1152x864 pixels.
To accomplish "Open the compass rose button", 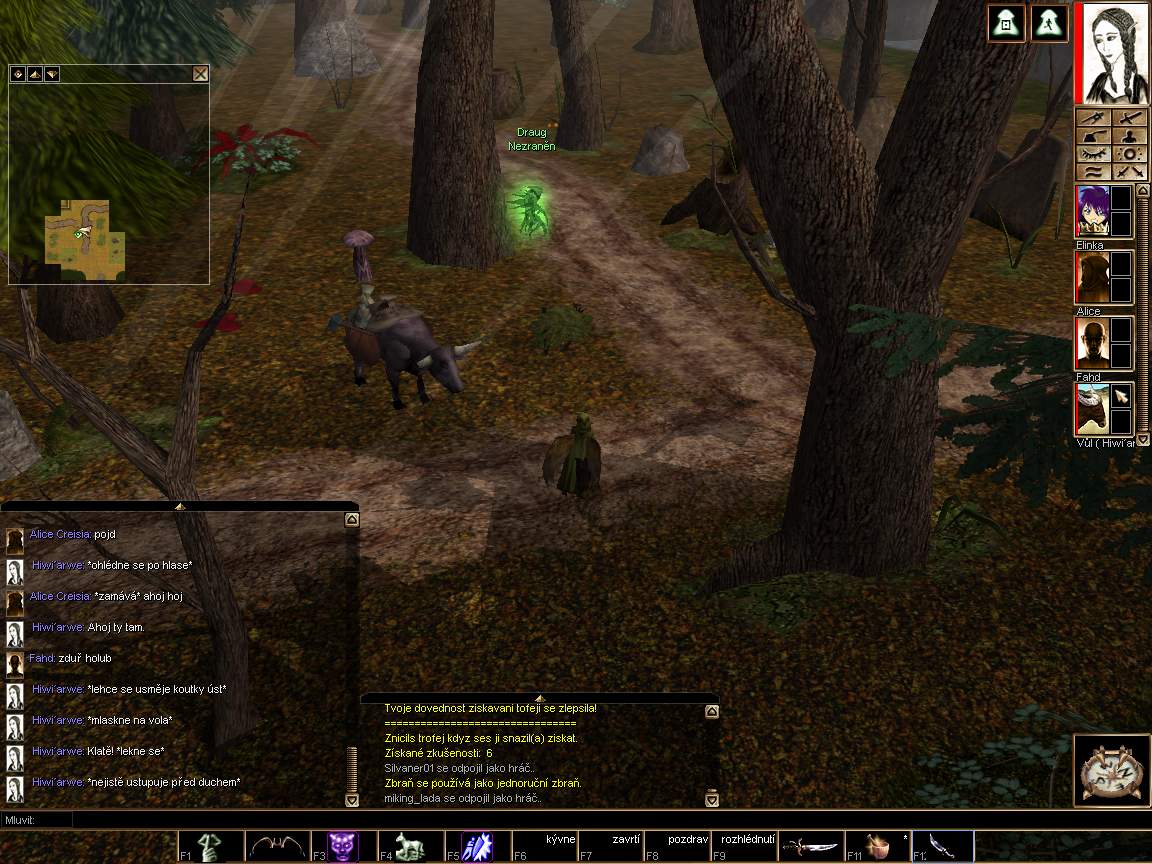I will (x=1109, y=770).
